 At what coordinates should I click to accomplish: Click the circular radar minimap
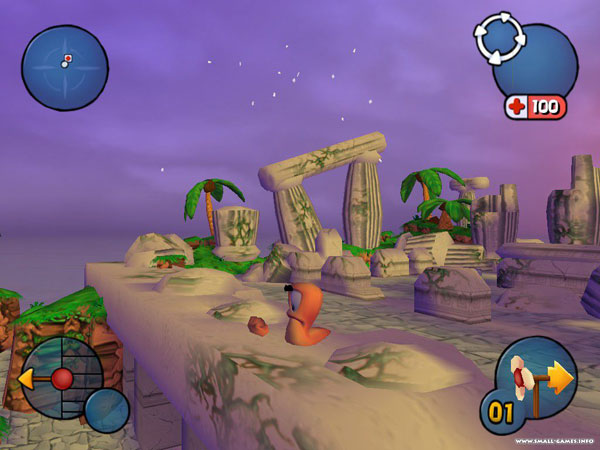[65, 68]
